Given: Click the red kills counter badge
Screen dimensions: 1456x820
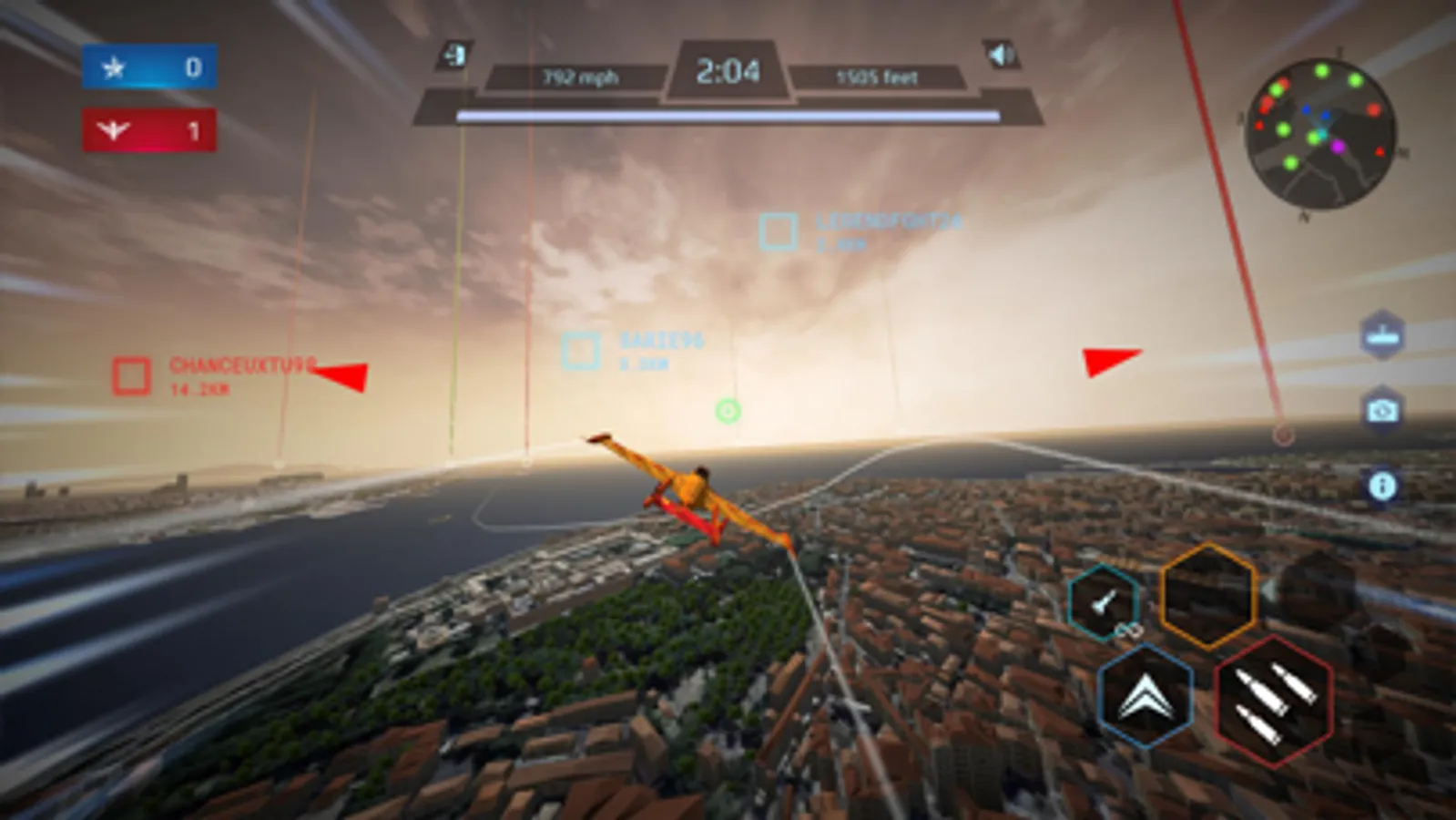Looking at the screenshot, I should (x=148, y=128).
